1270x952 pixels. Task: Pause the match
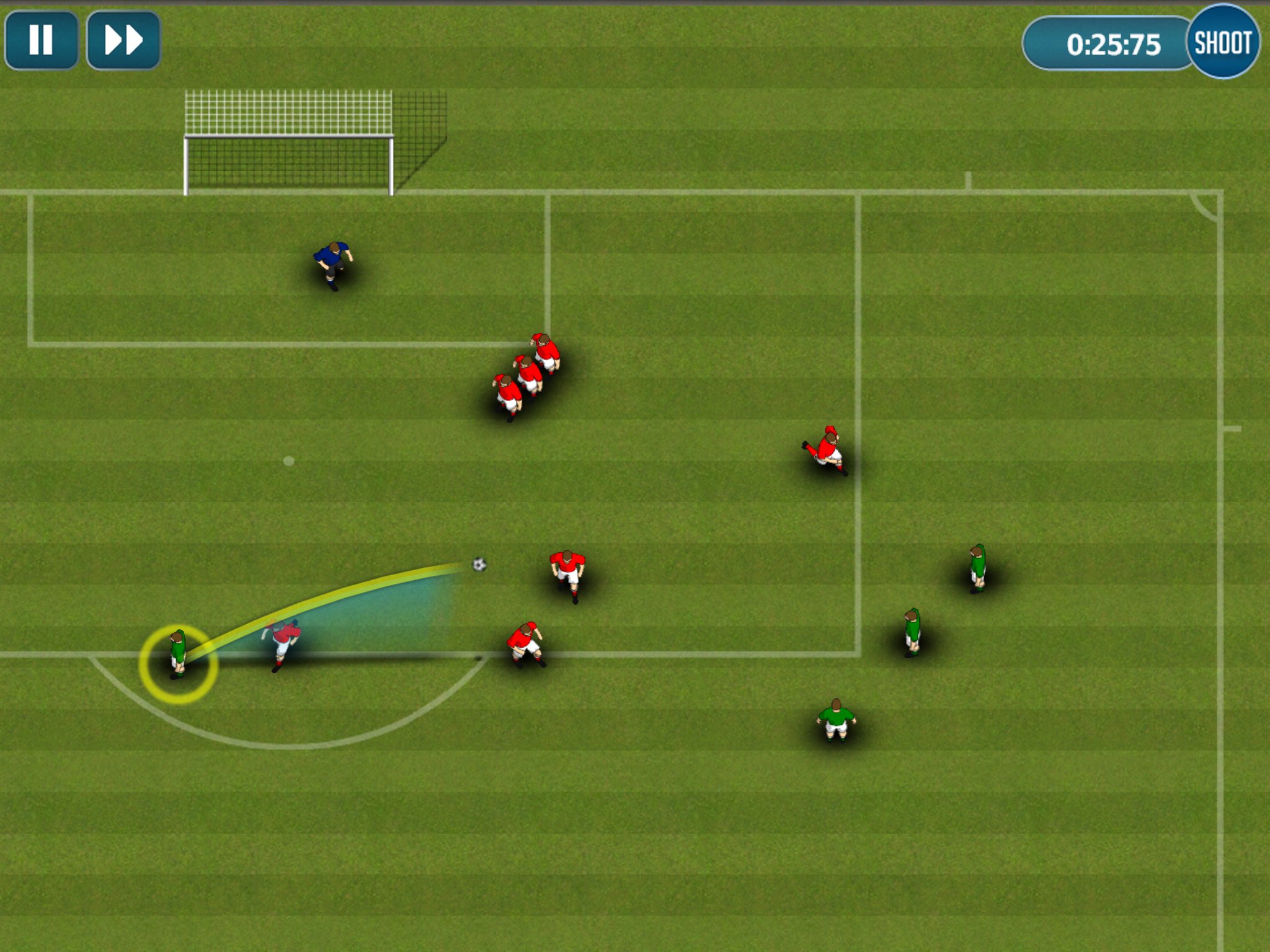41,40
